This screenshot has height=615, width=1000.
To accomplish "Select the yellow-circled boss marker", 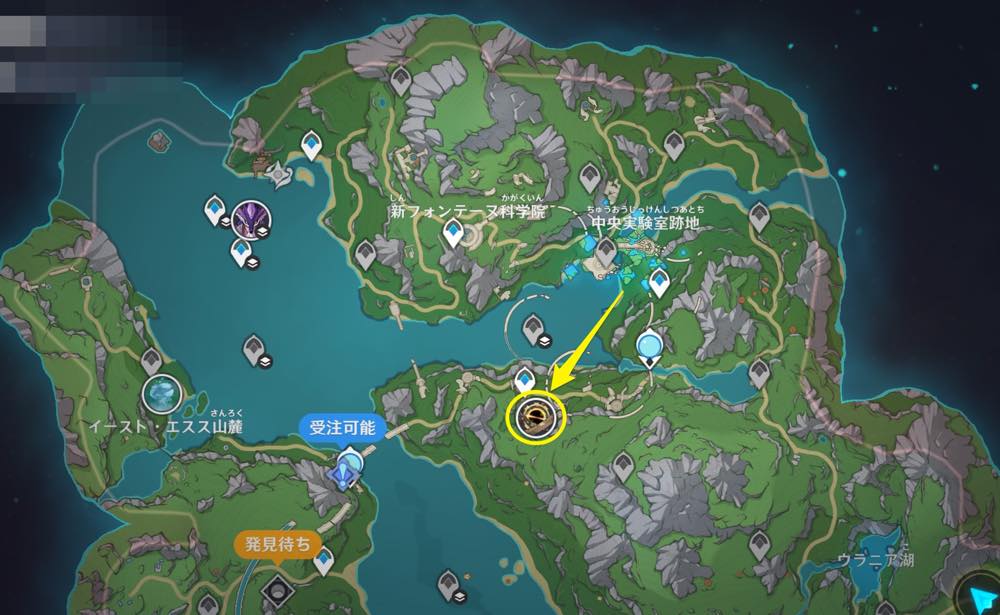I will click(535, 415).
